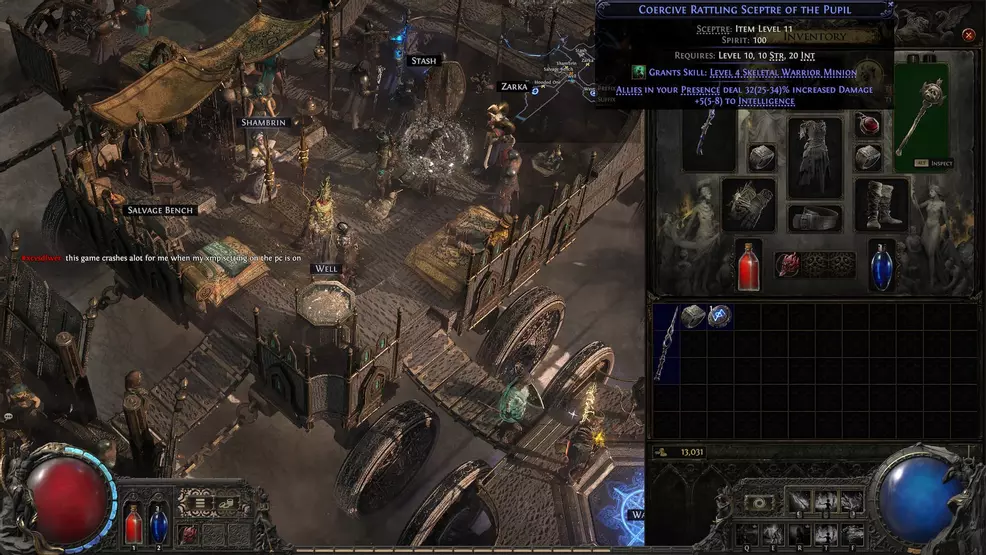The image size is (986, 555).
Task: Close the inventory panel
Action: pyautogui.click(x=968, y=35)
